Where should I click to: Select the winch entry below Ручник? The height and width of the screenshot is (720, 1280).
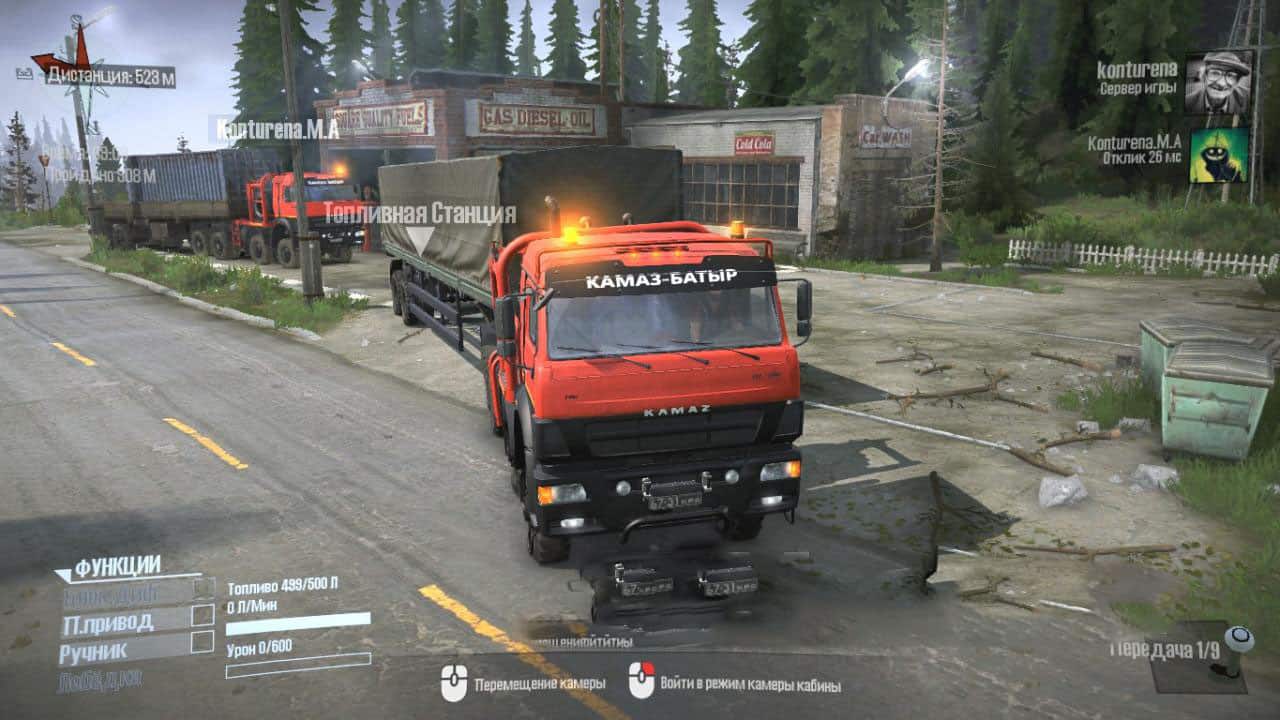coord(101,679)
